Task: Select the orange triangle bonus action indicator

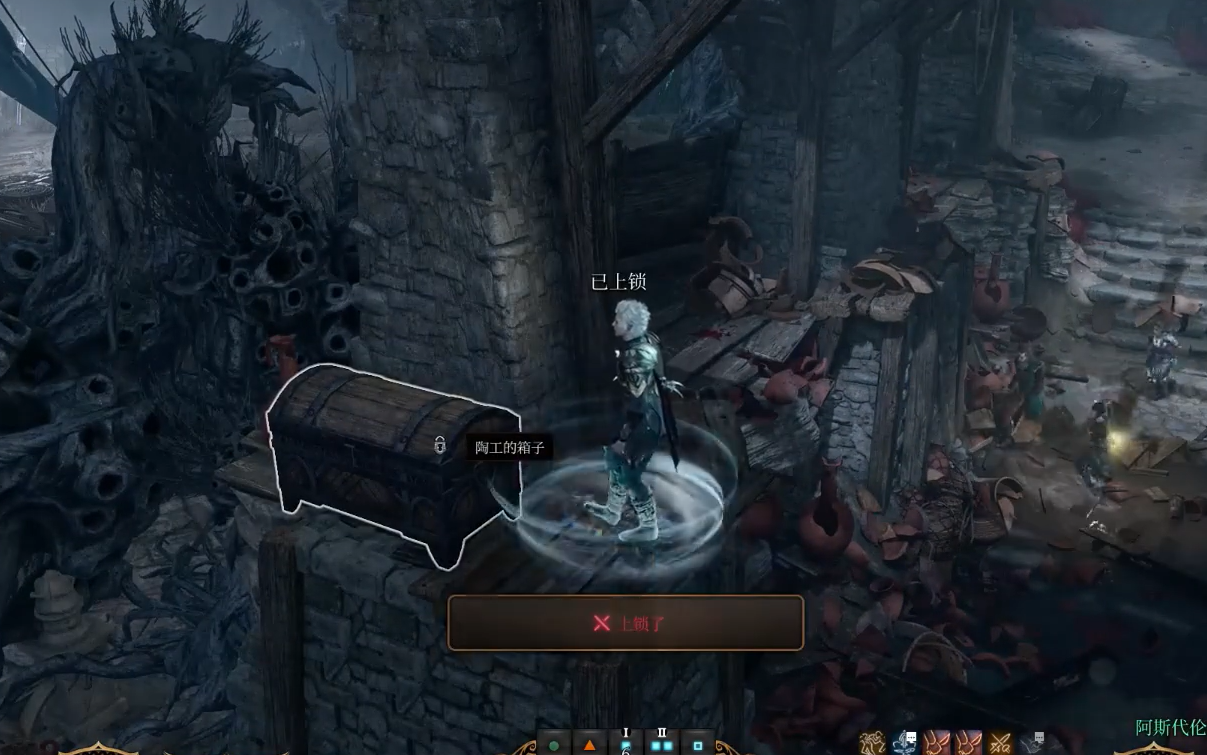Action: pyautogui.click(x=589, y=745)
